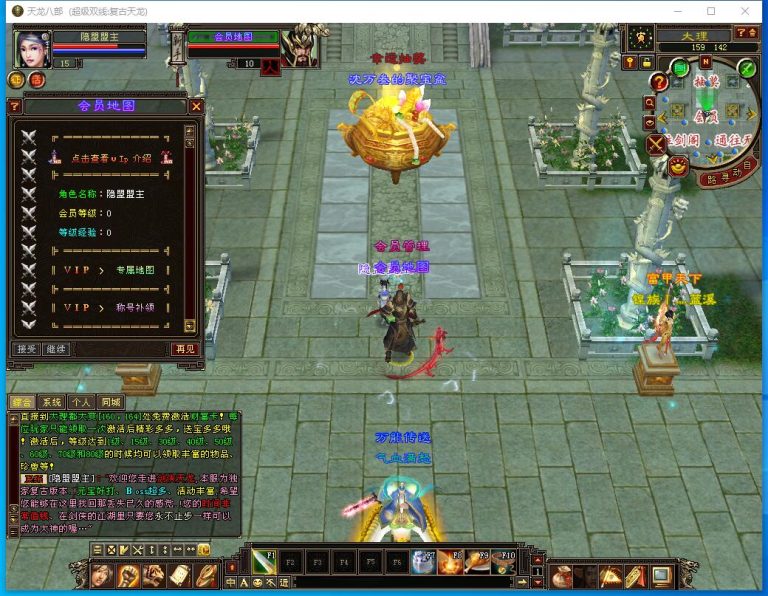This screenshot has height=596, width=768.
Task: Click the fist icon in bottom-left menu
Action: tap(128, 576)
